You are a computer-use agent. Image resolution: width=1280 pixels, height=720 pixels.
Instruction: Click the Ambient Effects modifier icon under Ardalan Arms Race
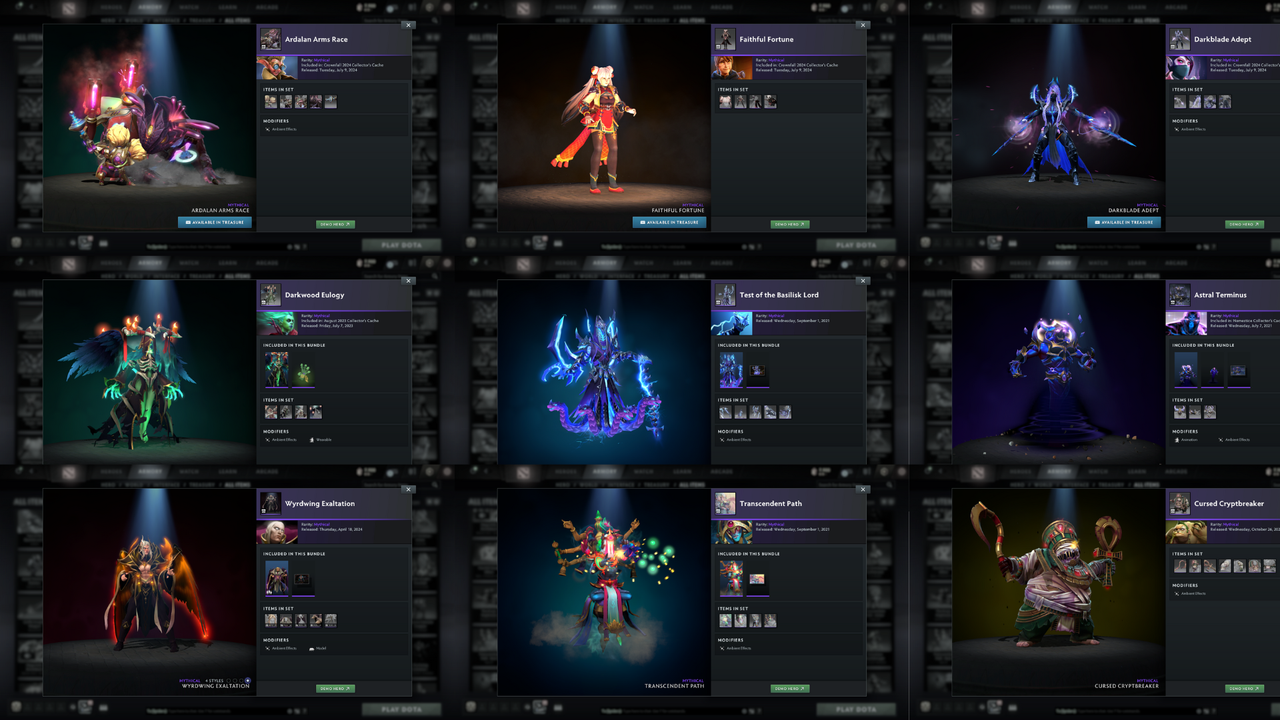point(268,129)
